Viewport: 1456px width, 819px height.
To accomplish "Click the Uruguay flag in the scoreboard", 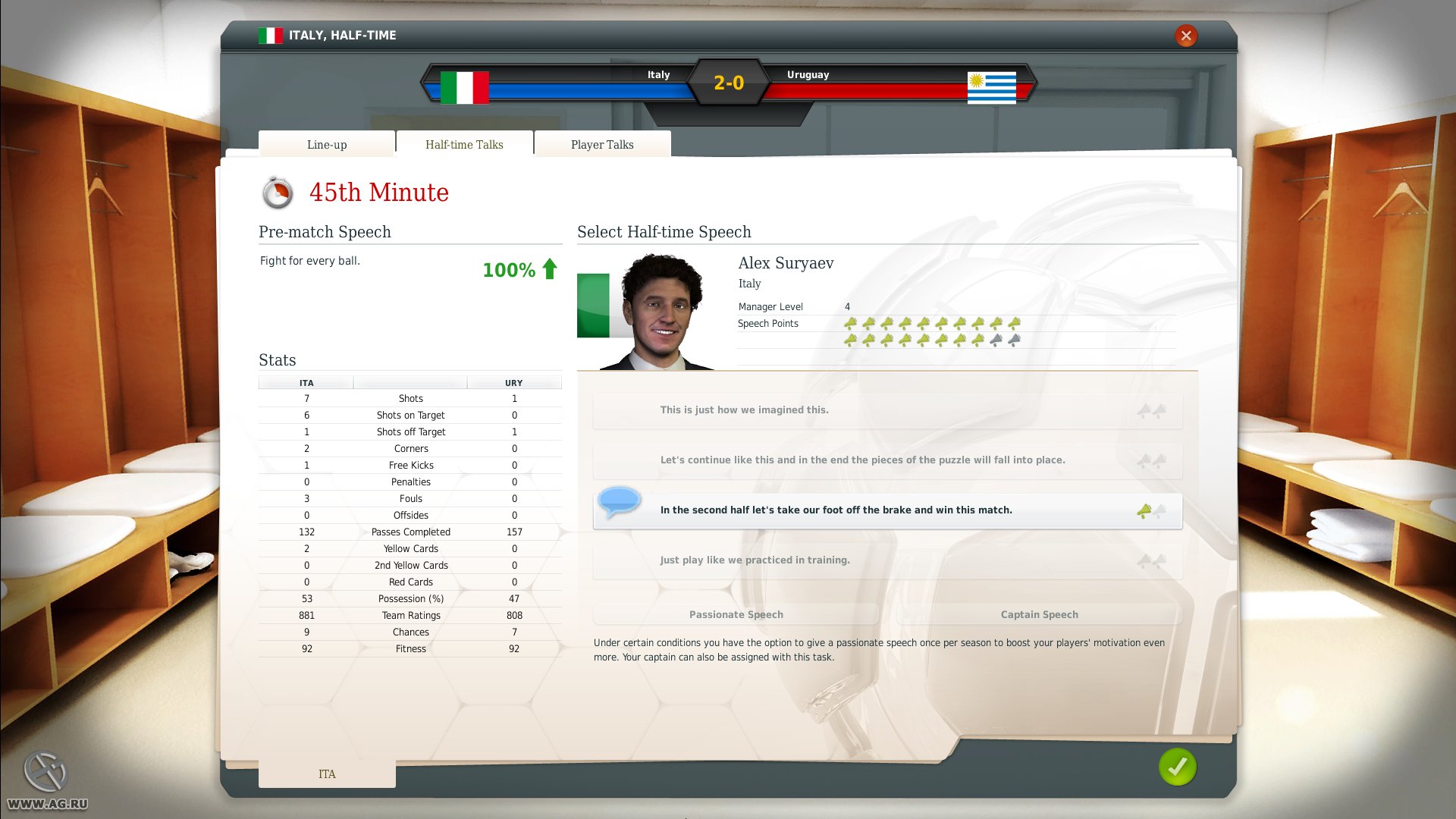I will [993, 85].
